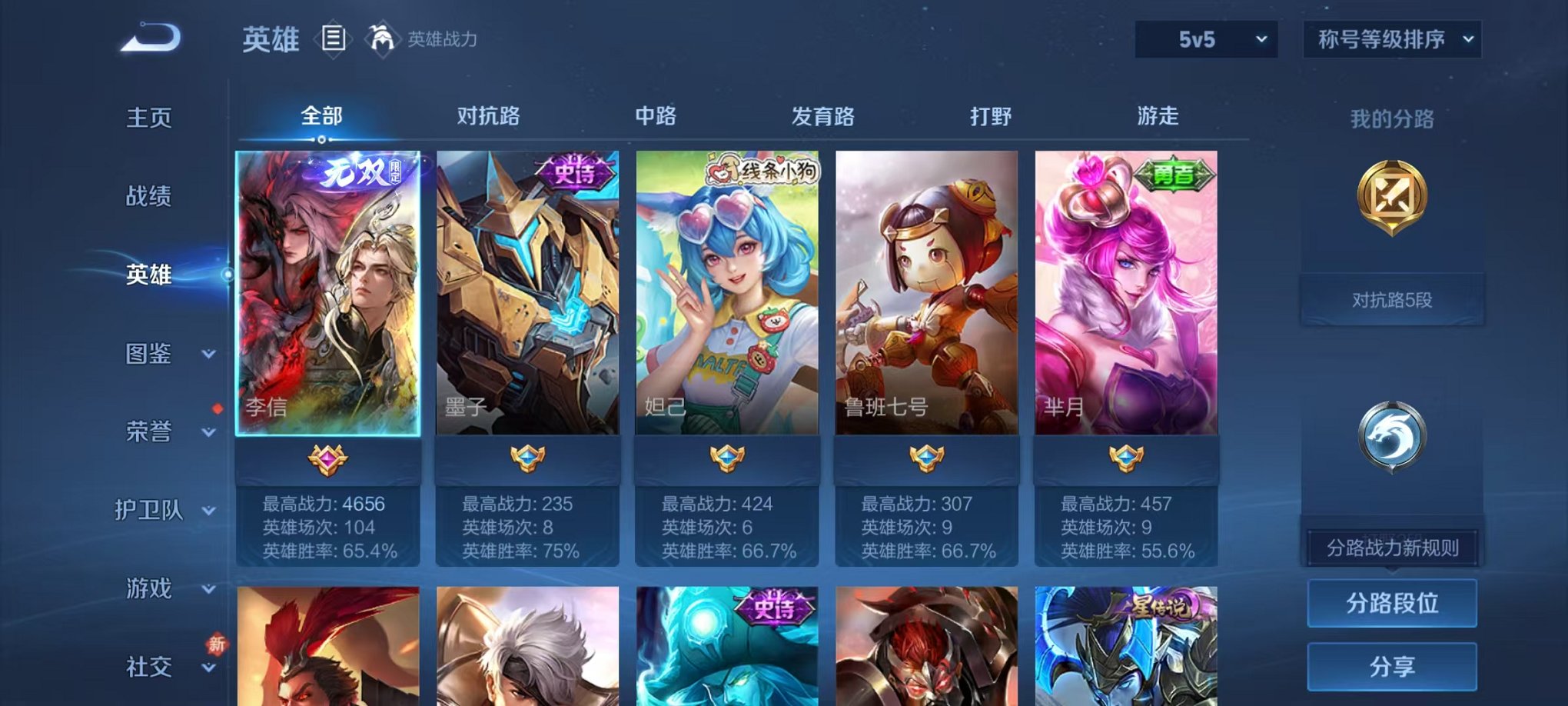Click the 分享 button
The width and height of the screenshot is (1568, 706).
coord(1392,665)
